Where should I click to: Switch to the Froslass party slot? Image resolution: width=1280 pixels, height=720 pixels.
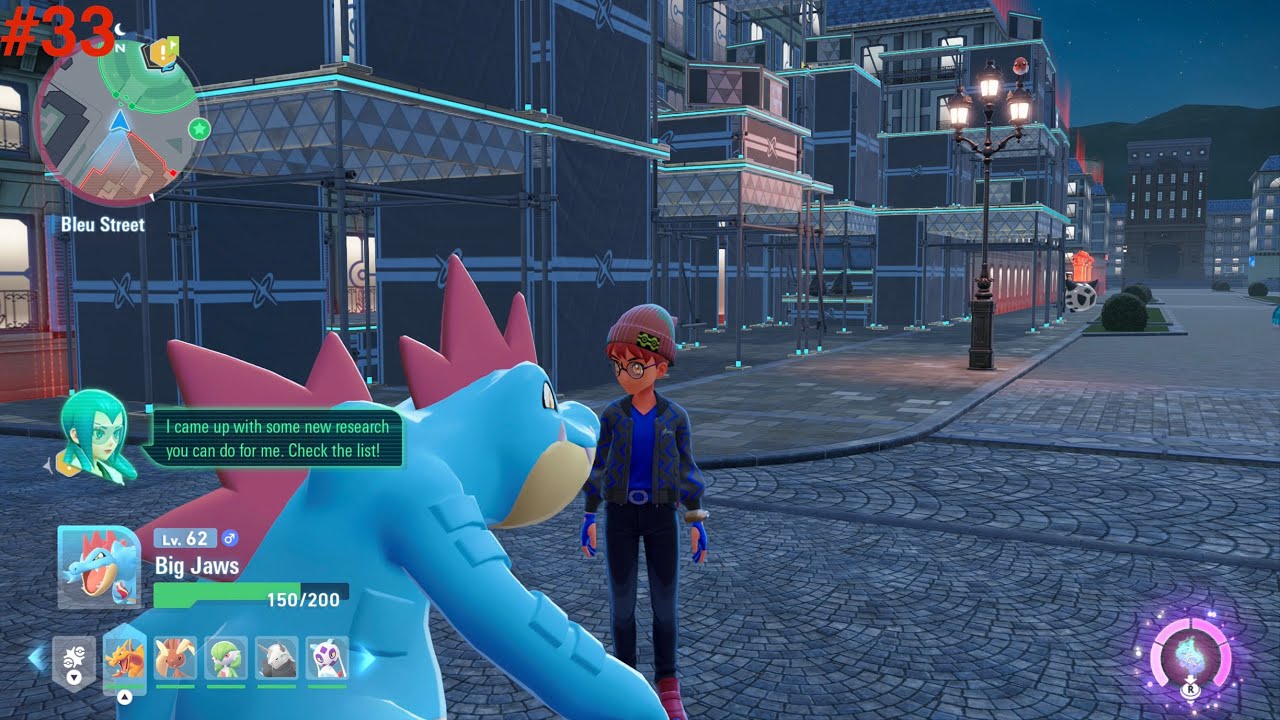coord(327,659)
